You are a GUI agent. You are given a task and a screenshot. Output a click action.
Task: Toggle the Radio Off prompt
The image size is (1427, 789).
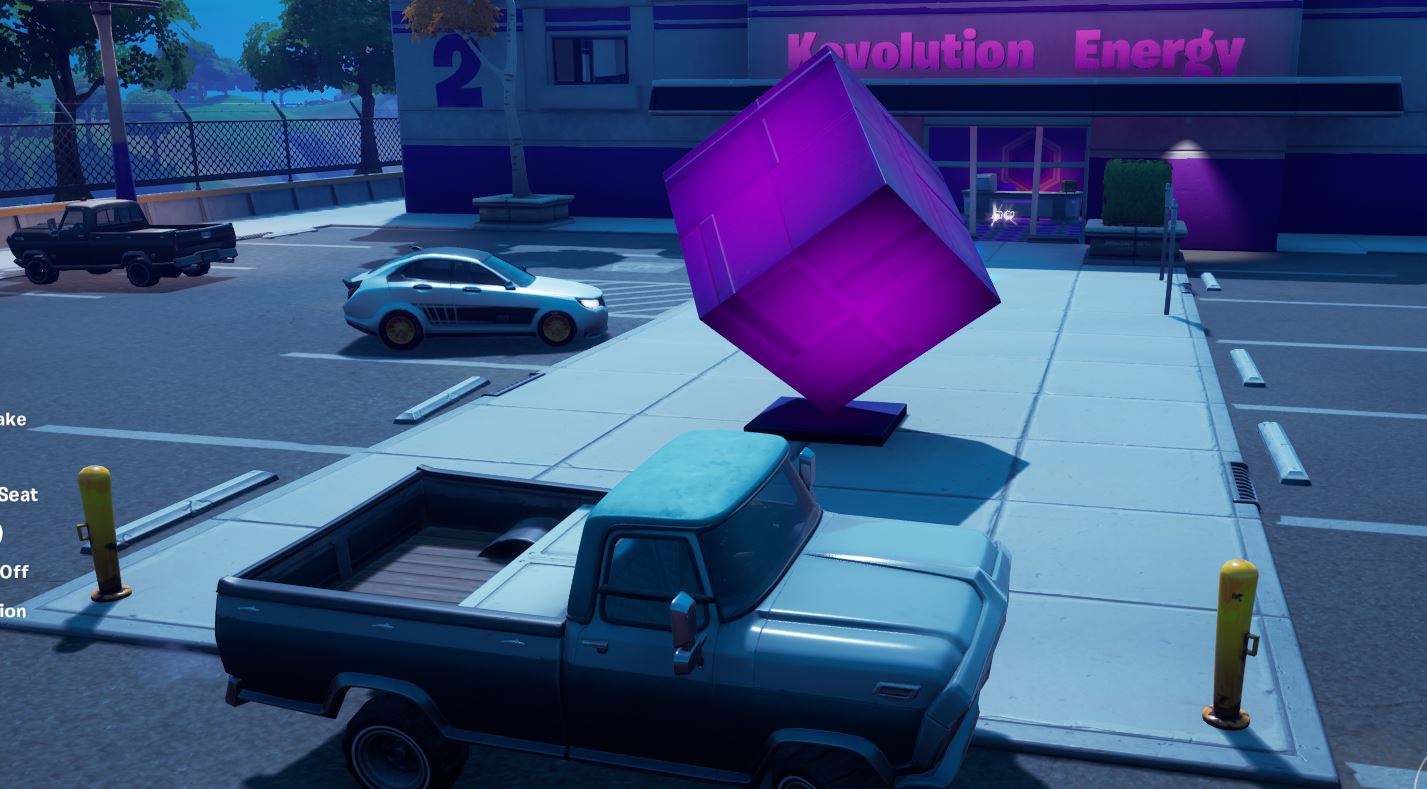pyautogui.click(x=15, y=572)
